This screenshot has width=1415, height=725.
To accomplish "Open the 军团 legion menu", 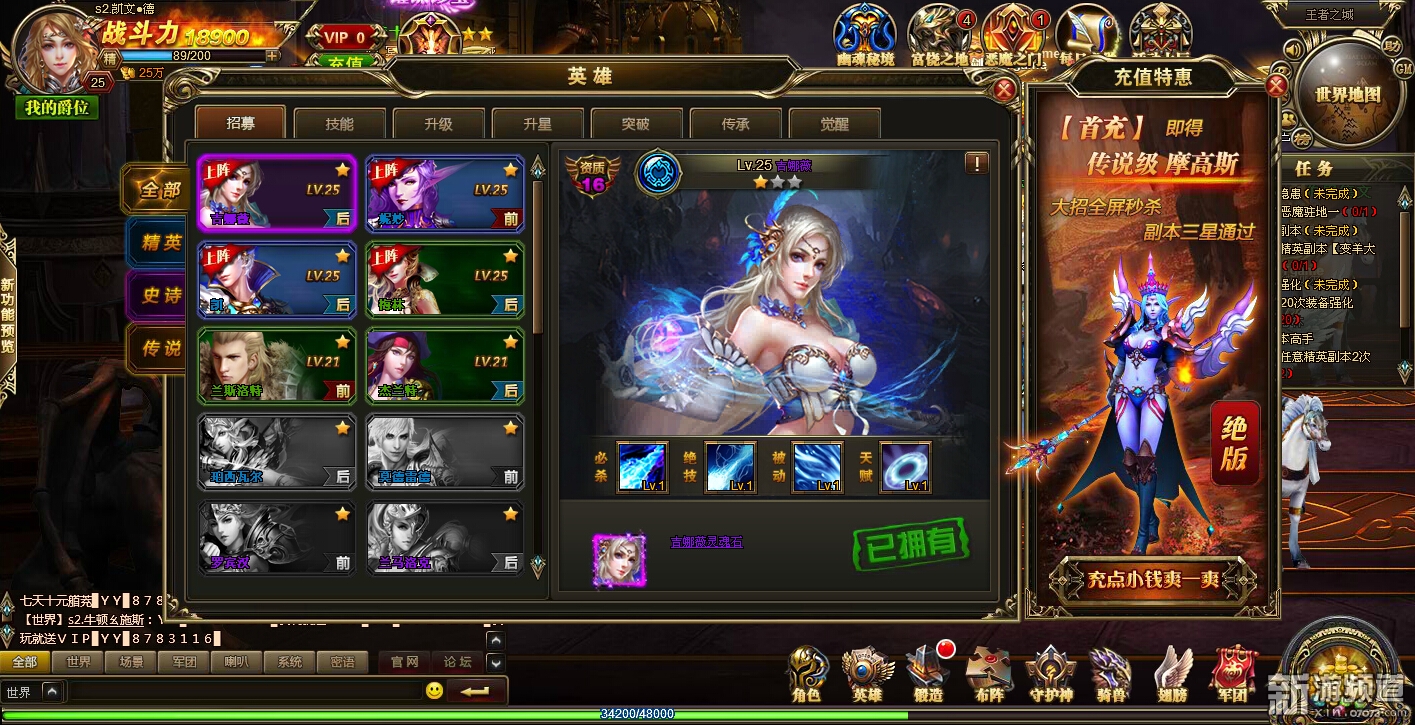I will click(x=1232, y=674).
